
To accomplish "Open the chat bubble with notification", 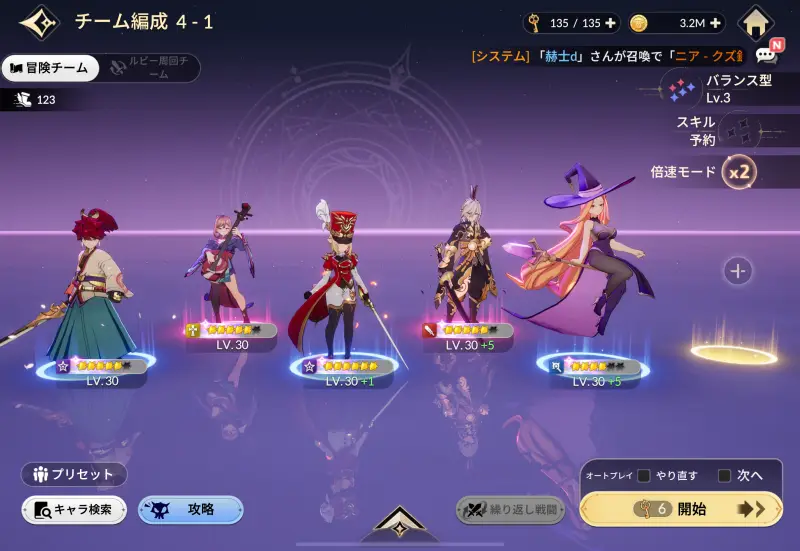I will point(767,54).
